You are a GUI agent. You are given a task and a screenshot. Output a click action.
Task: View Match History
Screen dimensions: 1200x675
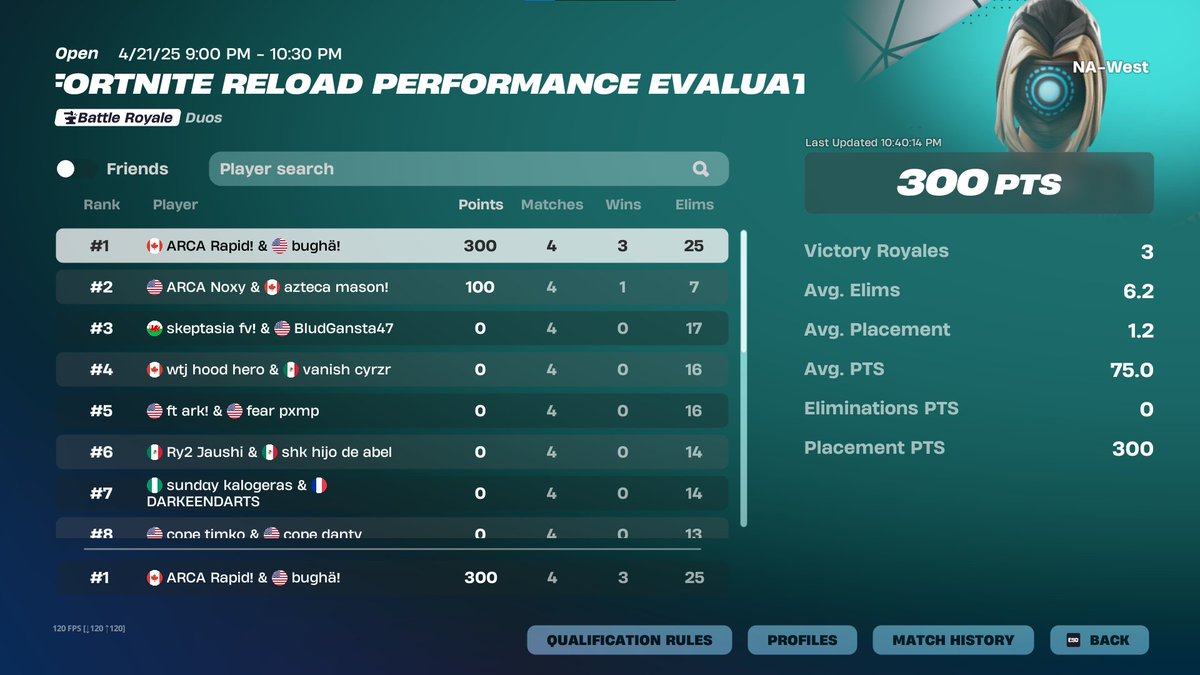[x=952, y=640]
